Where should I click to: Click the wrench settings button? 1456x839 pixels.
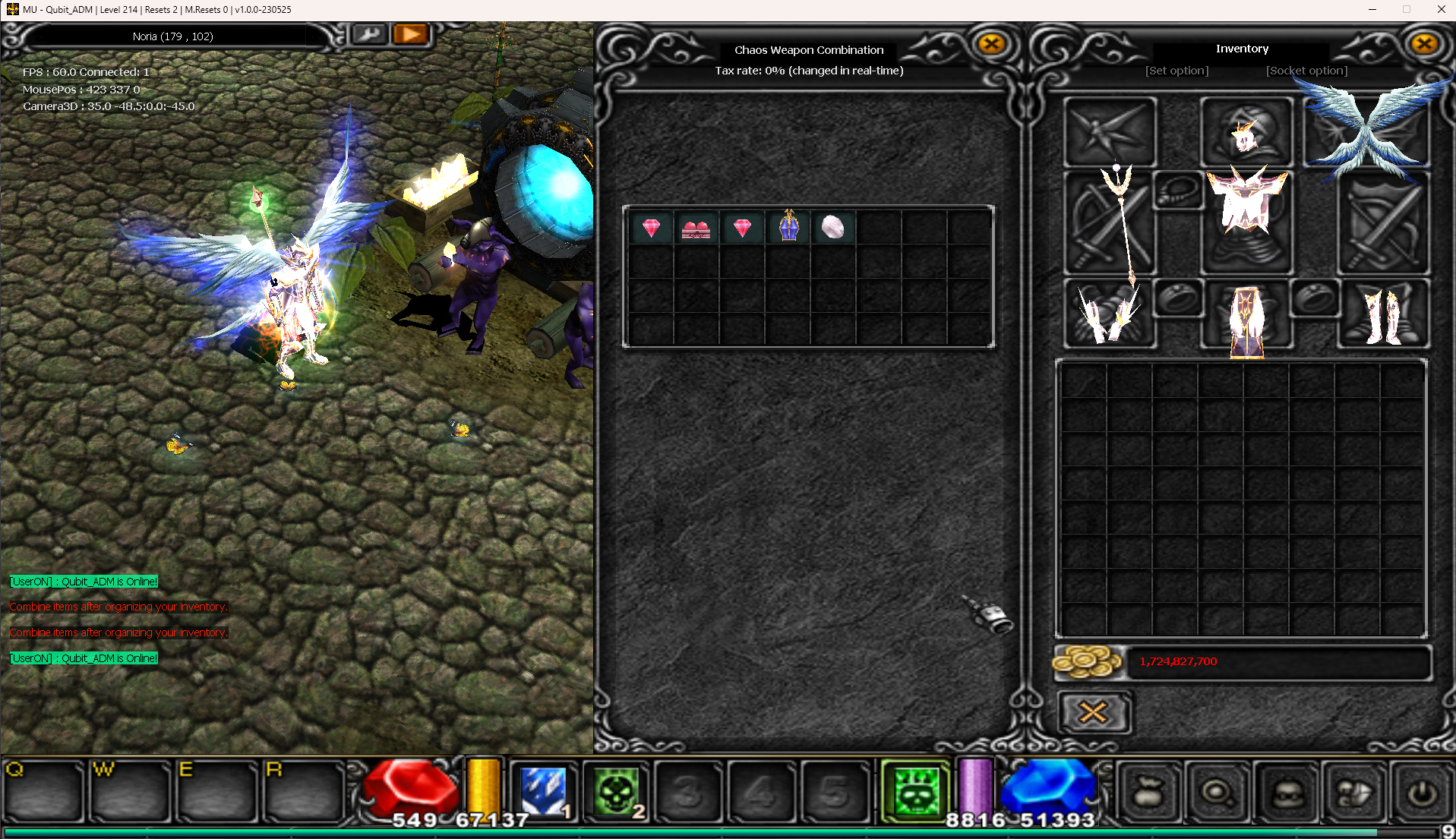pyautogui.click(x=370, y=35)
